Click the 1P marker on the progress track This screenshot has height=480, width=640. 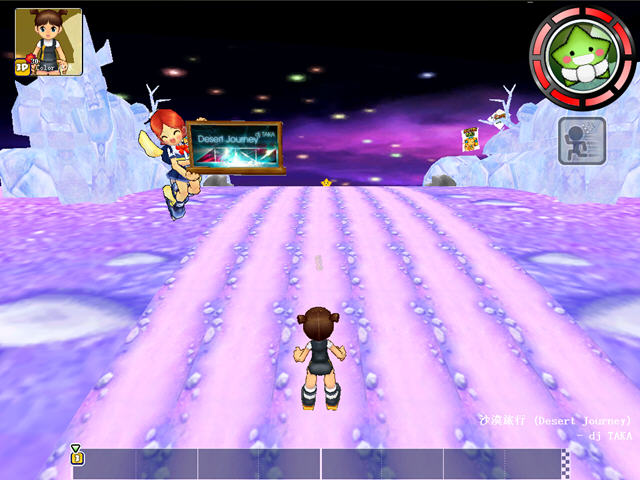[77, 455]
